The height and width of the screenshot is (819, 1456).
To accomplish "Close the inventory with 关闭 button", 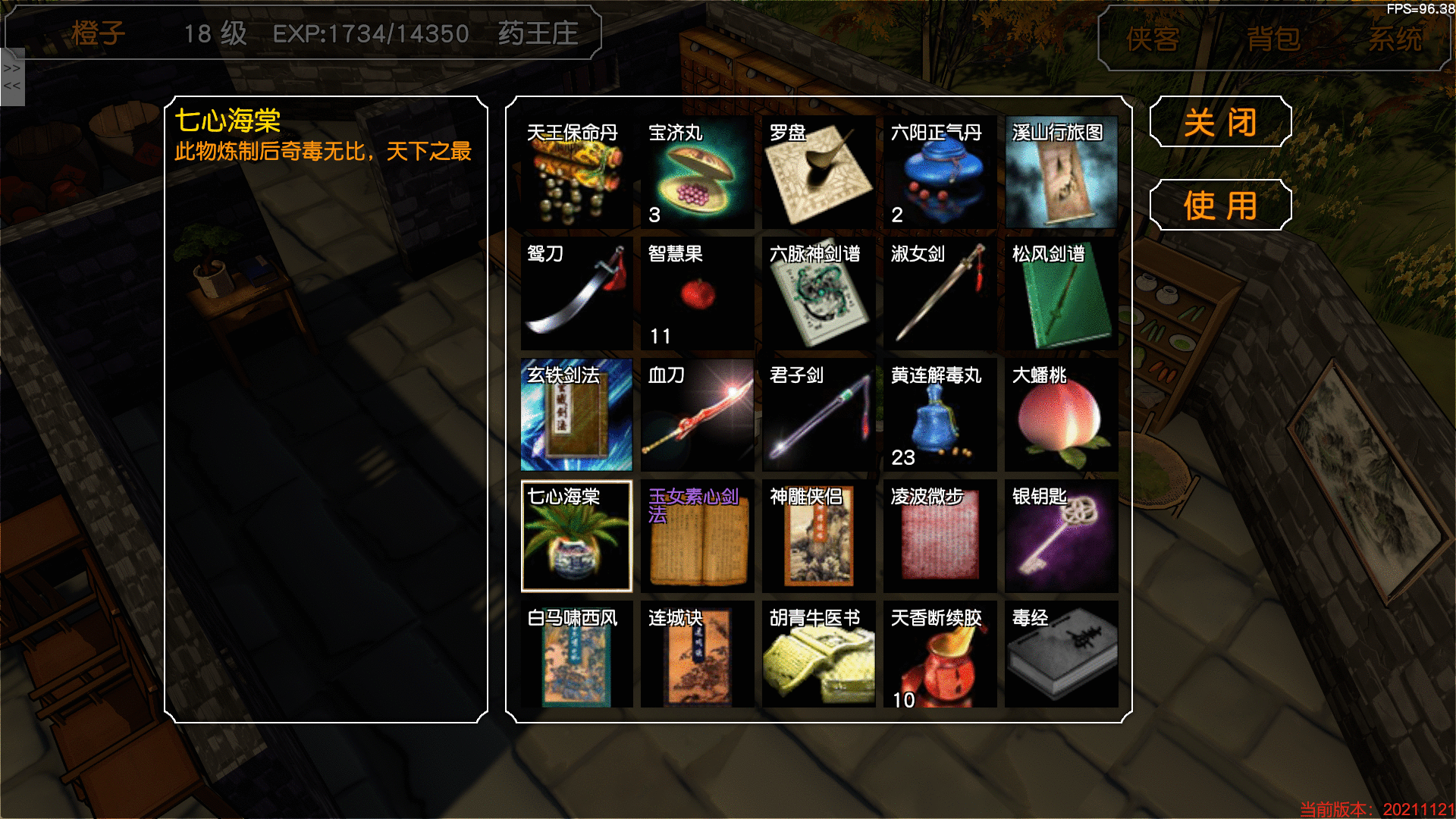I will tap(1220, 122).
